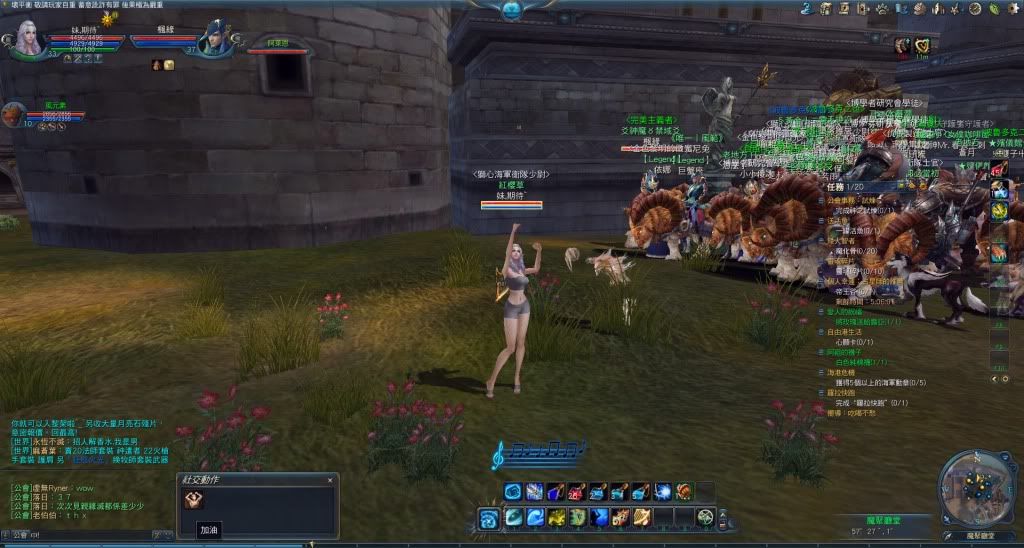Open the backpack inventory icon
Screen dimensions: 1024x548
click(x=827, y=9)
